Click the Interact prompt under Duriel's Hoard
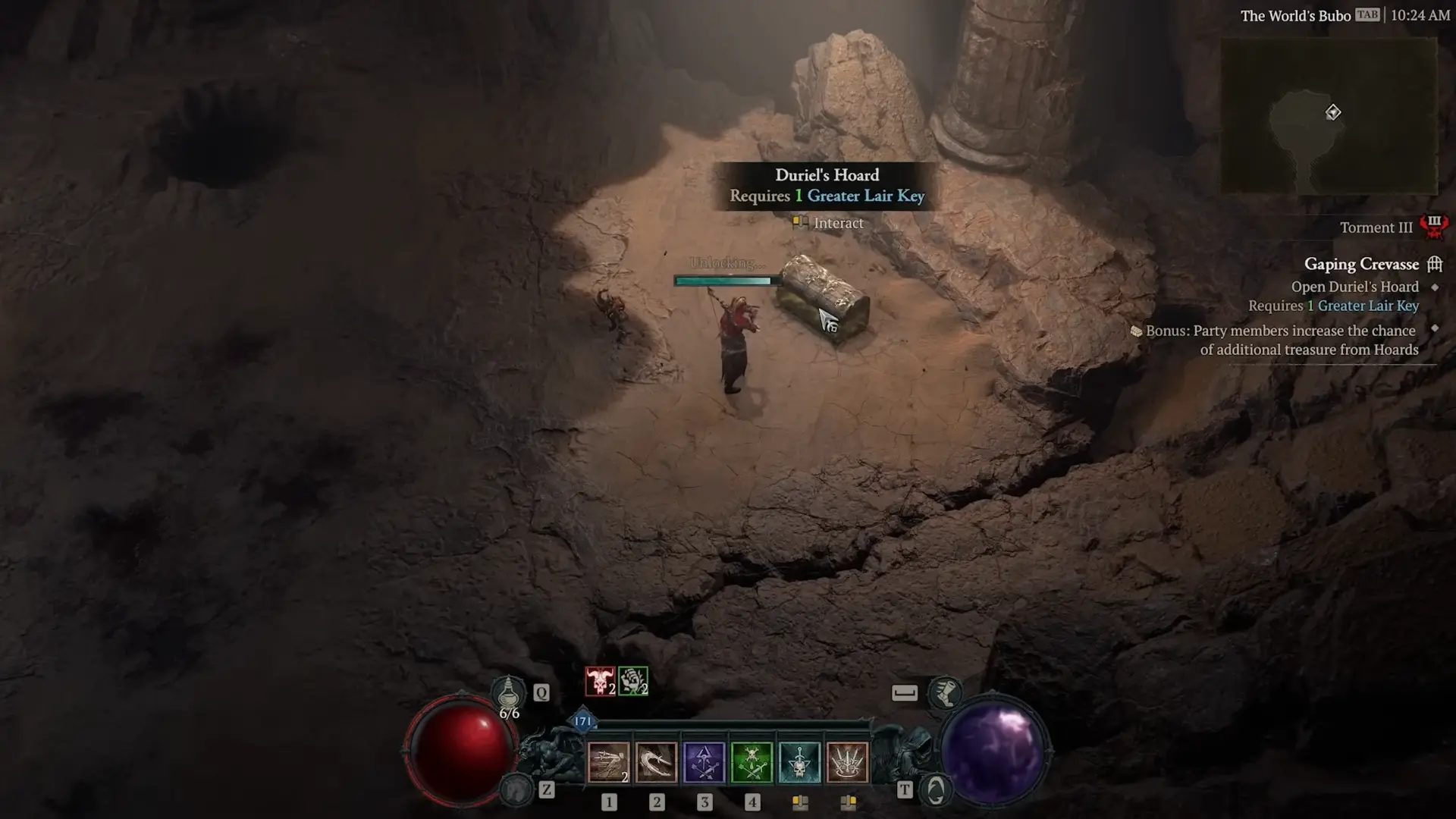The width and height of the screenshot is (1456, 819). (837, 223)
